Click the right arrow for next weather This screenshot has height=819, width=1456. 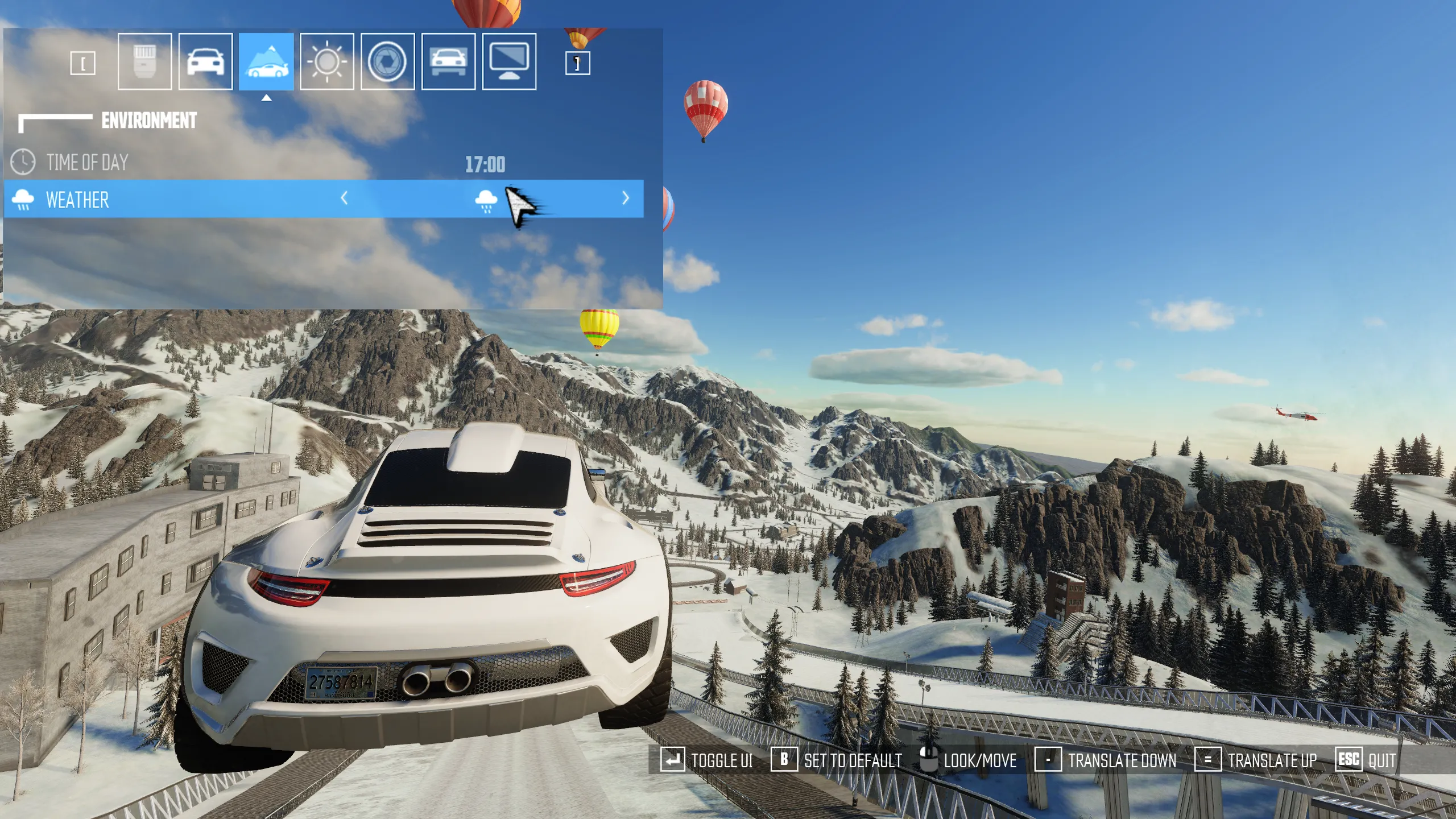point(626,198)
